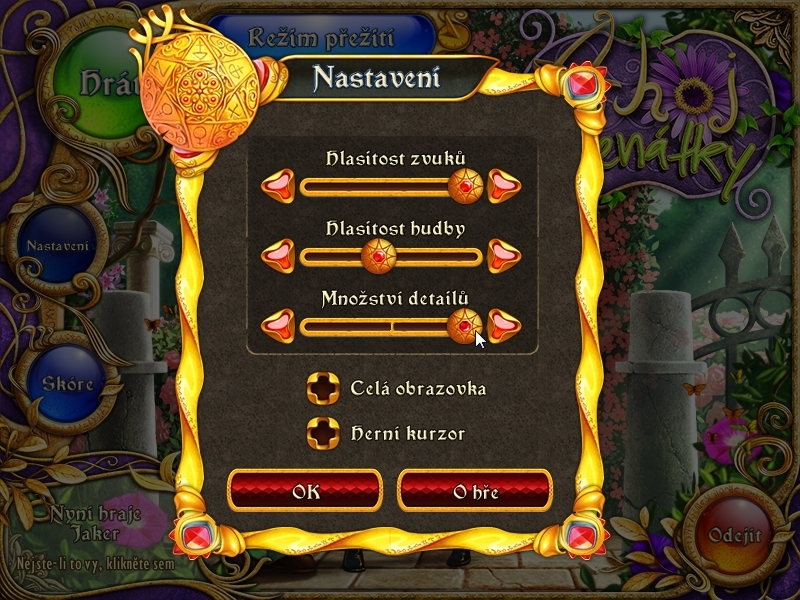Select the Nastavení round menu button
Image resolution: width=800 pixels, height=600 pixels.
pyautogui.click(x=57, y=246)
